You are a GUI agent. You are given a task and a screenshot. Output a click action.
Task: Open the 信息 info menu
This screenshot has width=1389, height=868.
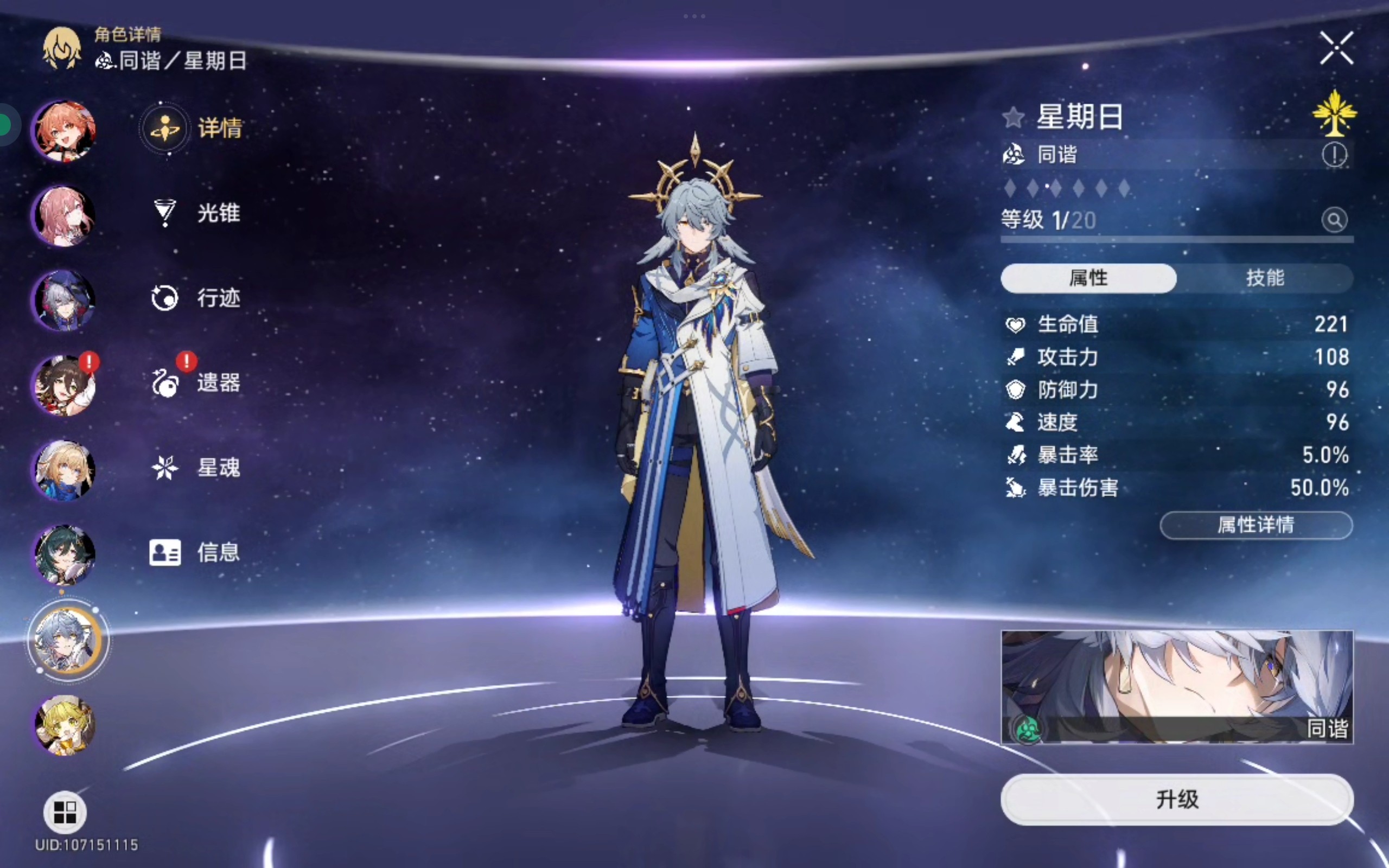click(195, 552)
